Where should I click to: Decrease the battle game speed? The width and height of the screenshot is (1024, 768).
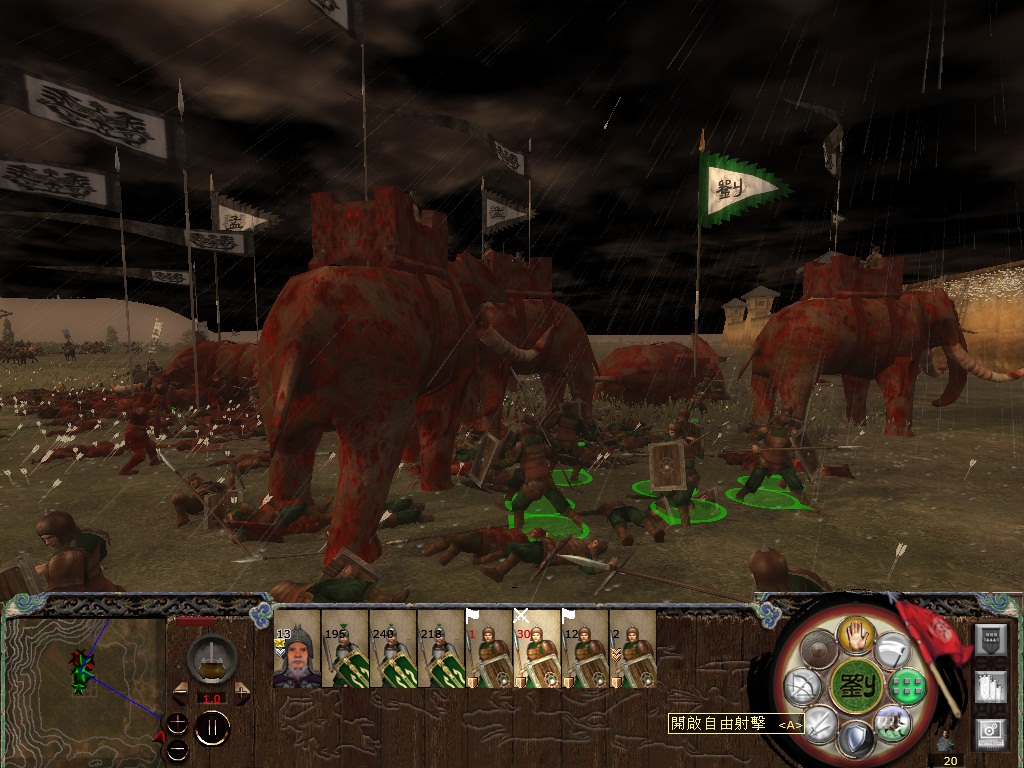pyautogui.click(x=181, y=693)
